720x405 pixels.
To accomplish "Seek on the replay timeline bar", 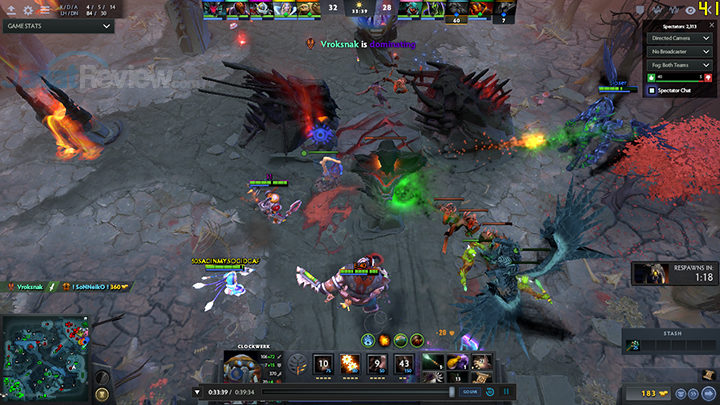I will (330, 392).
